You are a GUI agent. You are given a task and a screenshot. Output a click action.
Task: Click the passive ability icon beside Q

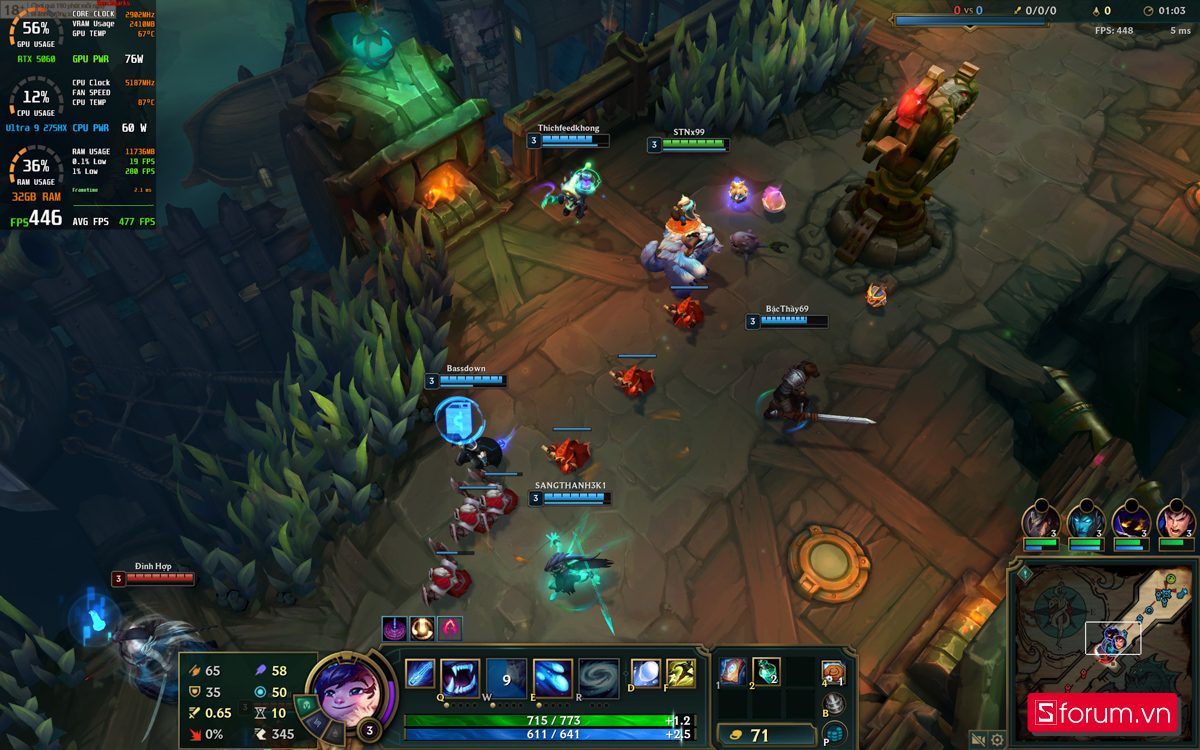pyautogui.click(x=419, y=675)
